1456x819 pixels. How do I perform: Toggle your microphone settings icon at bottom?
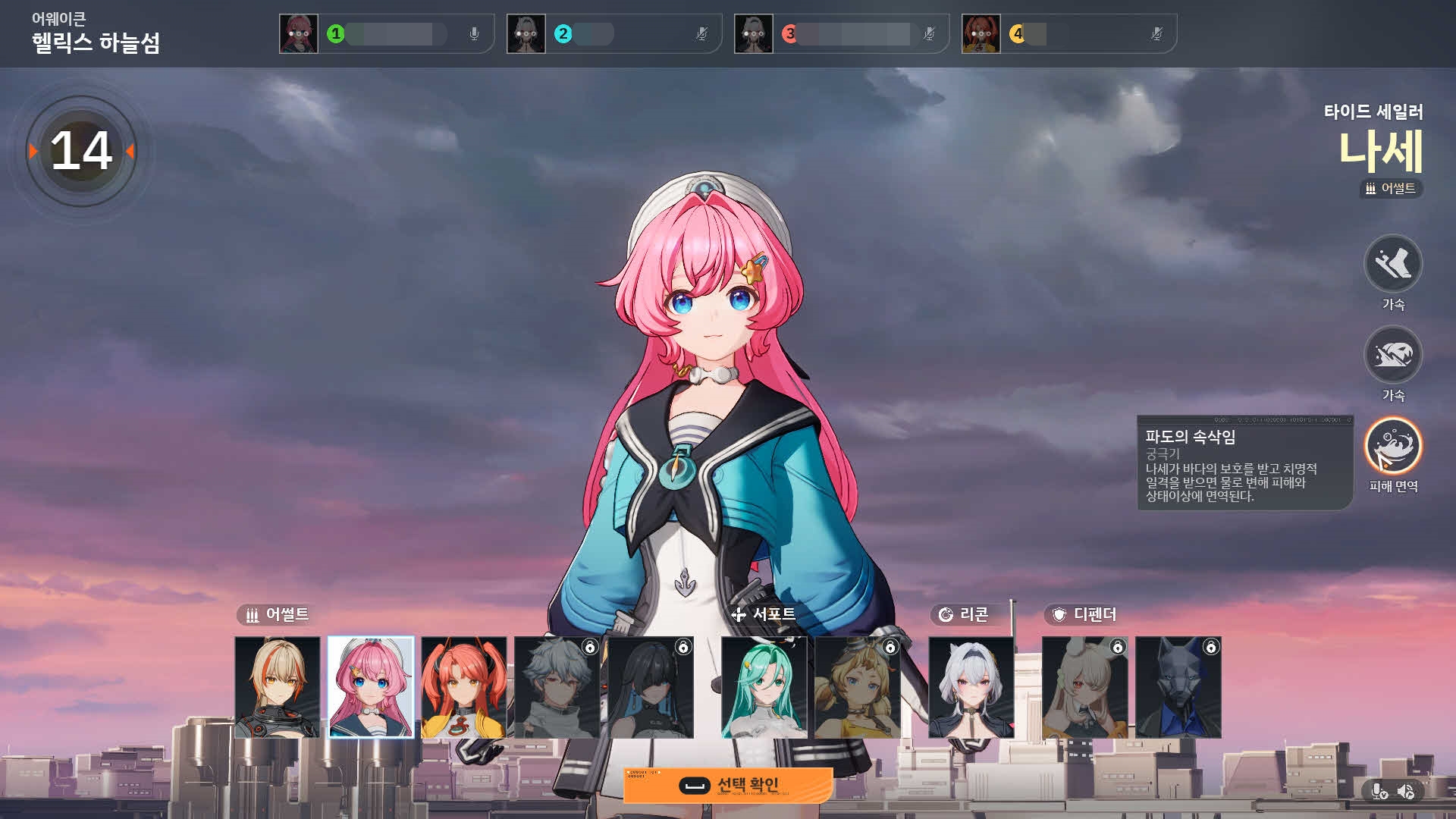1379,792
